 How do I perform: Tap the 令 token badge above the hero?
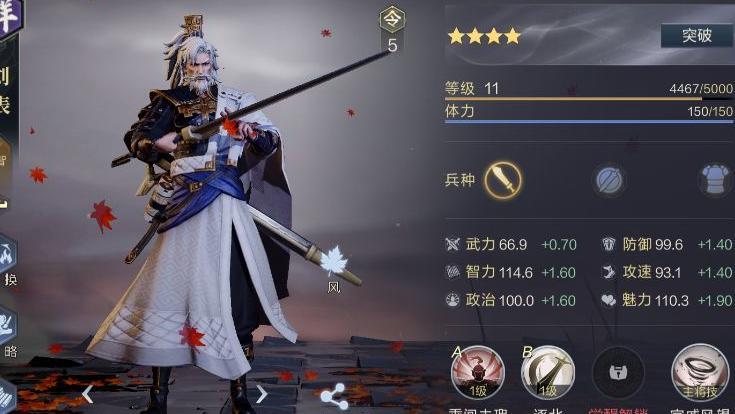click(392, 20)
